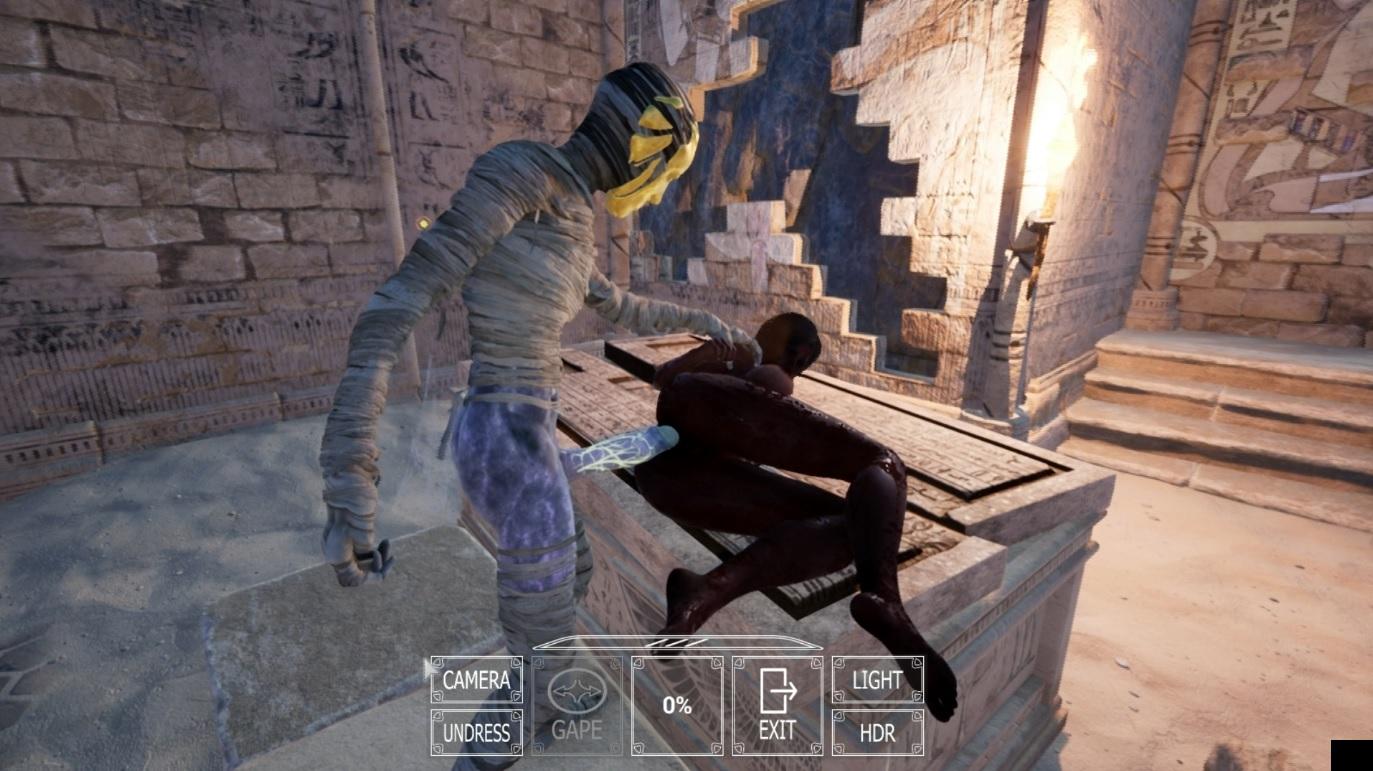
Task: Toggle the LIGHT setting
Action: (877, 680)
